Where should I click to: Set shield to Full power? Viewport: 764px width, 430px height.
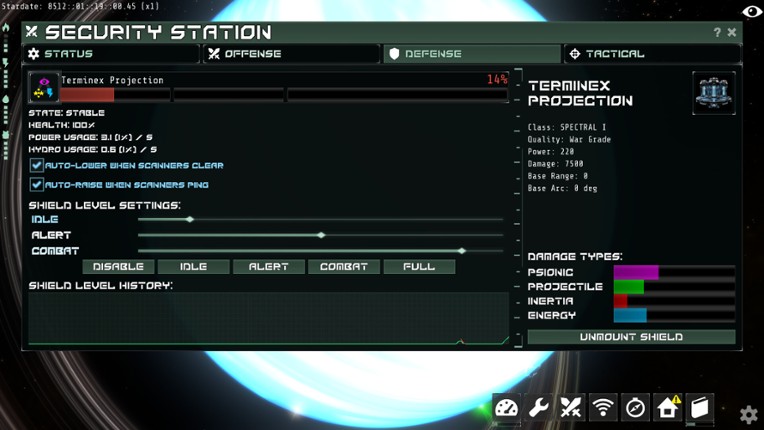419,267
